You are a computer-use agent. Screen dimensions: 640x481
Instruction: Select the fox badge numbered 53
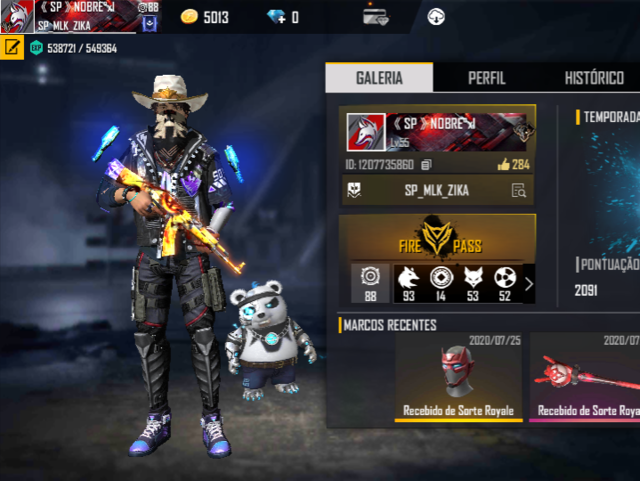point(472,284)
